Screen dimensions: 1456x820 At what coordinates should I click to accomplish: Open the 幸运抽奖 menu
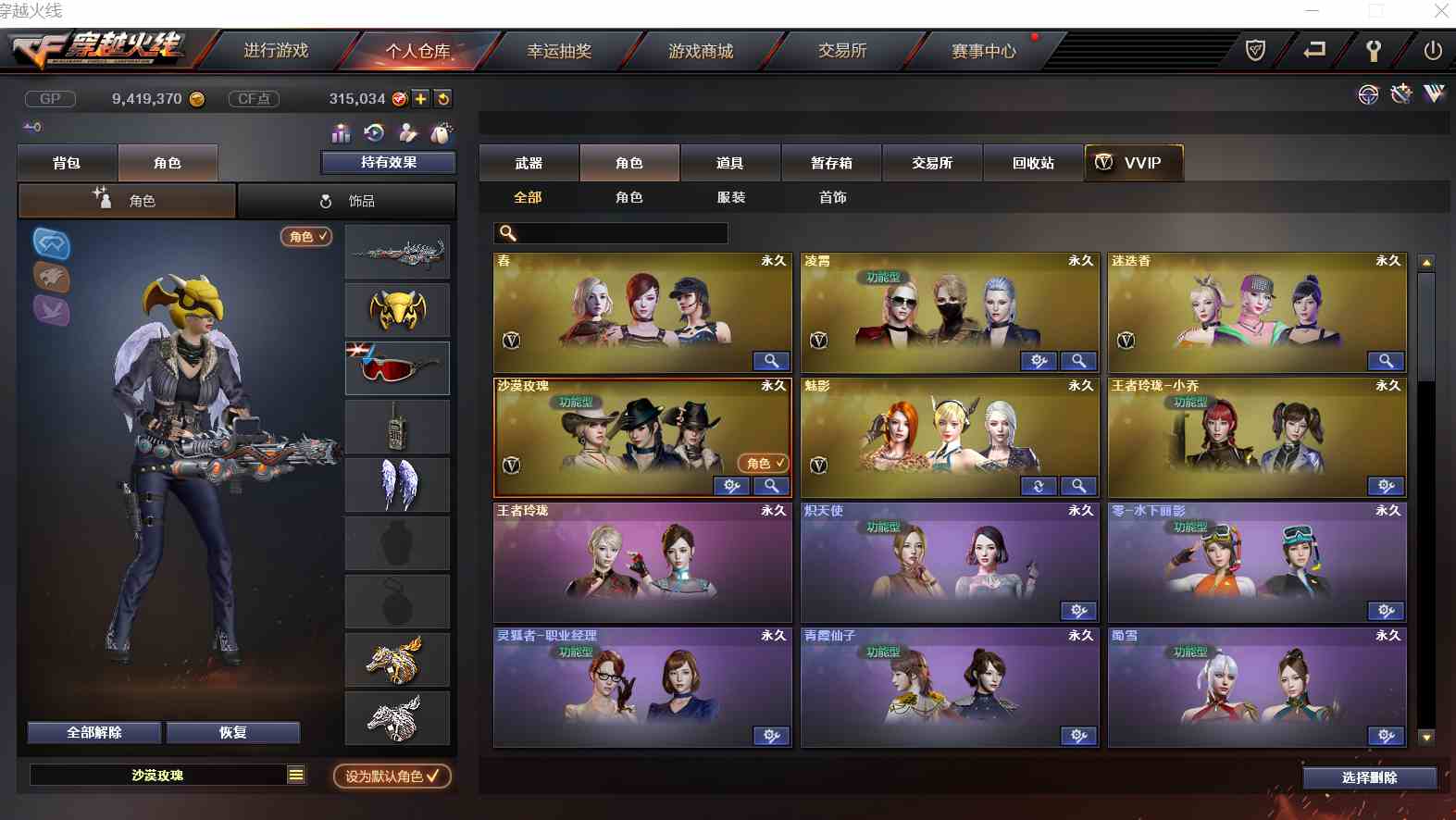click(x=558, y=51)
